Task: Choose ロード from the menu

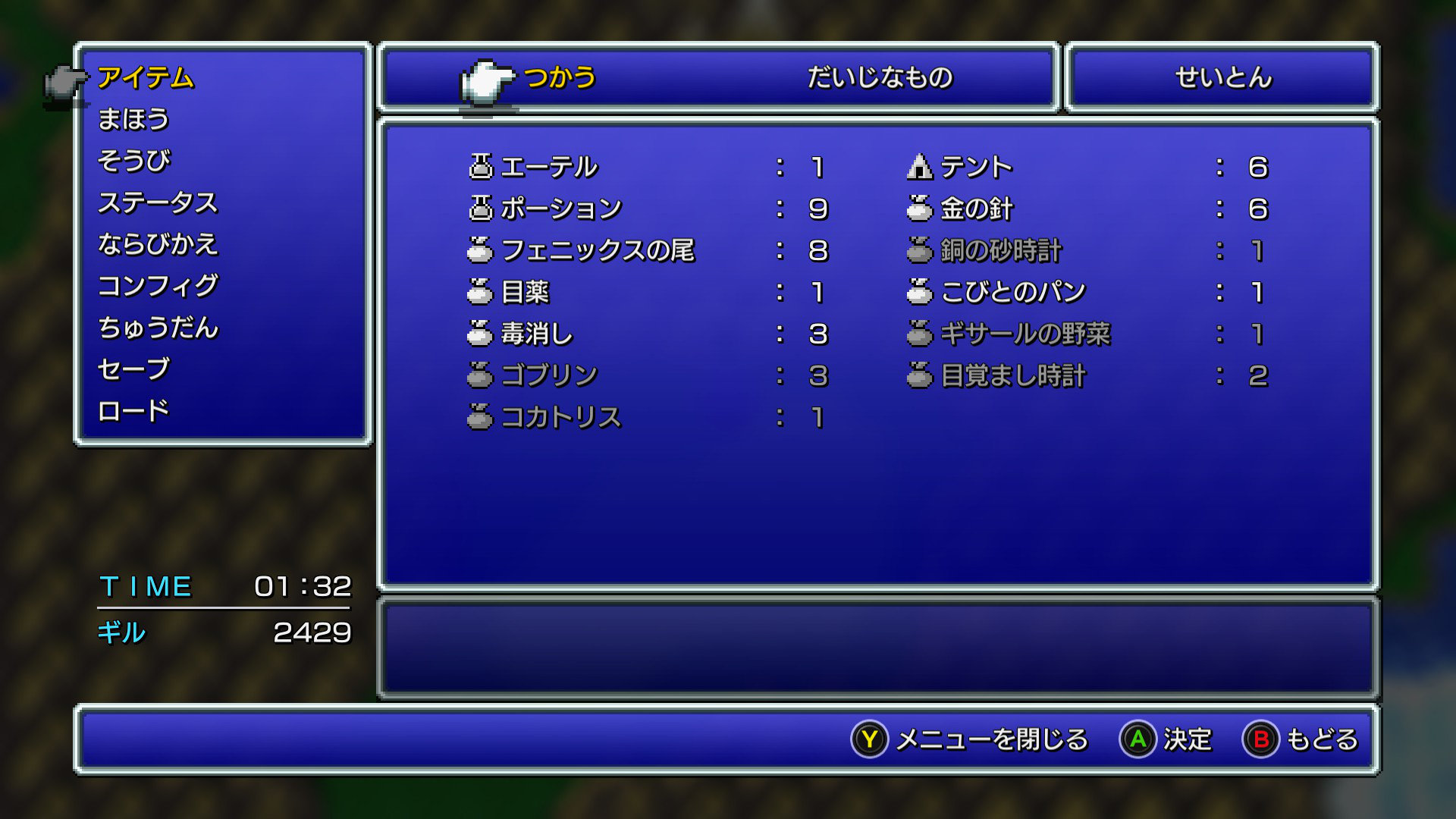Action: [x=133, y=411]
